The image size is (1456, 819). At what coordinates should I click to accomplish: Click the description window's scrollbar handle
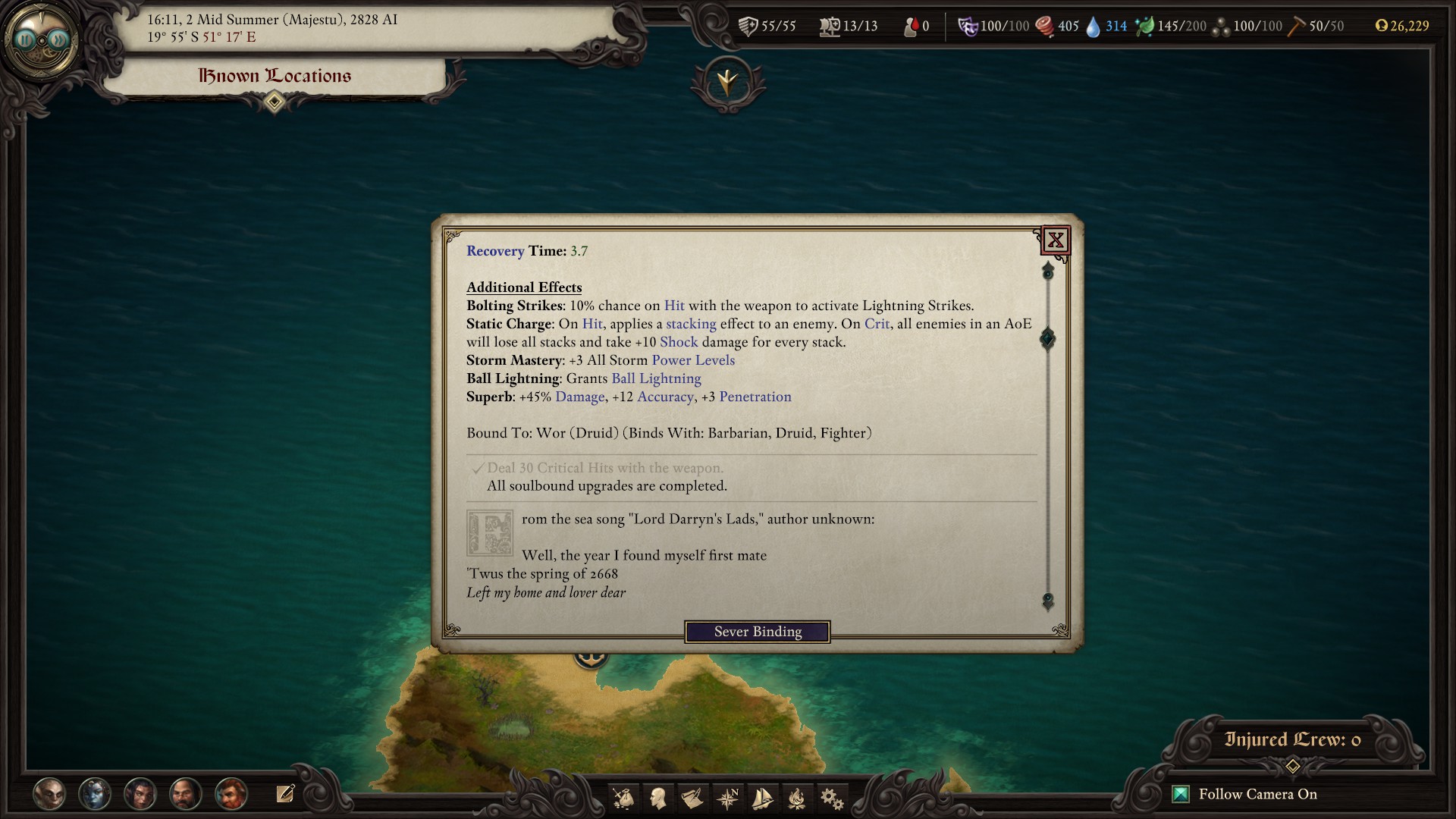click(x=1047, y=338)
